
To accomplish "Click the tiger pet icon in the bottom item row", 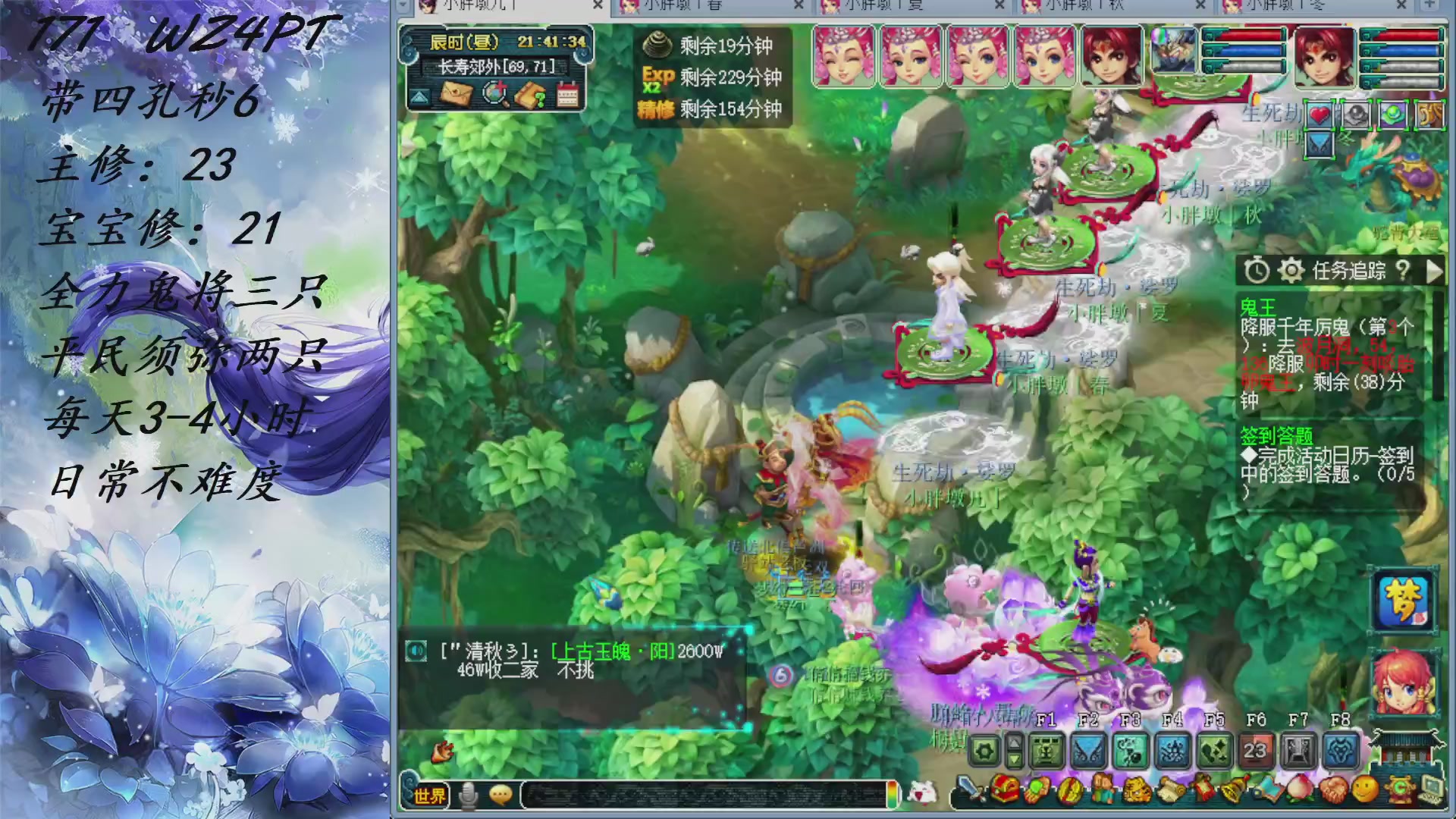I will point(1136,790).
